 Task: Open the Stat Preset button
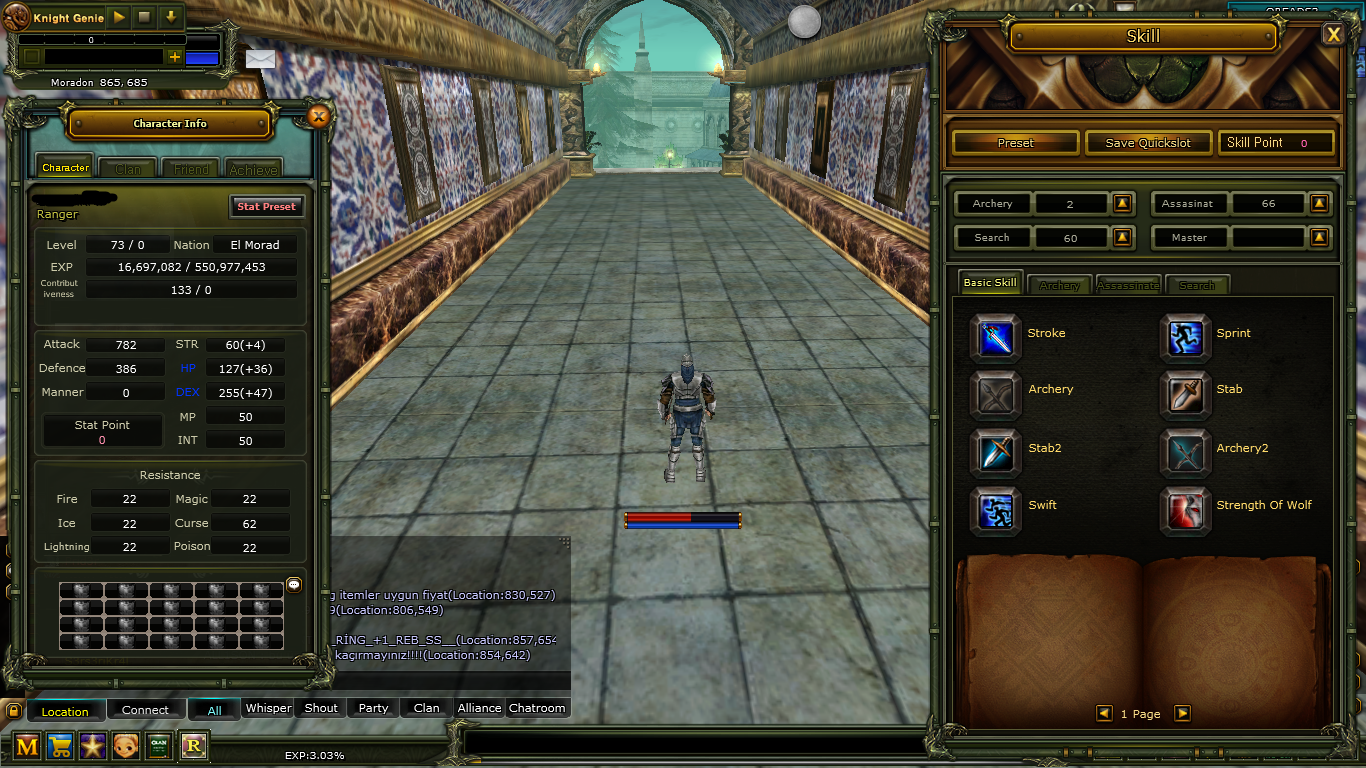point(267,206)
